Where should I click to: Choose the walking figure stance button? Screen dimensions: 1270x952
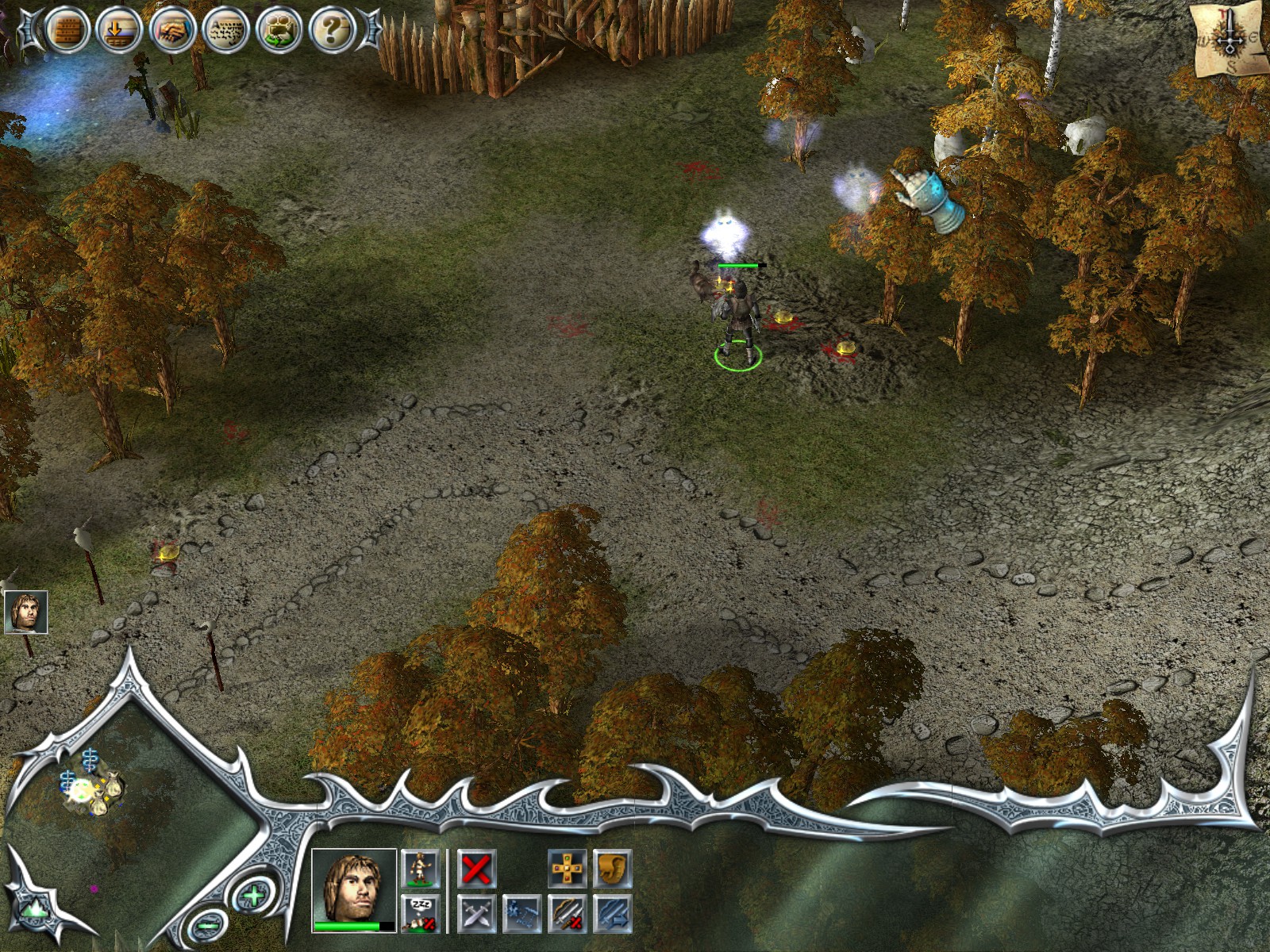coord(420,869)
